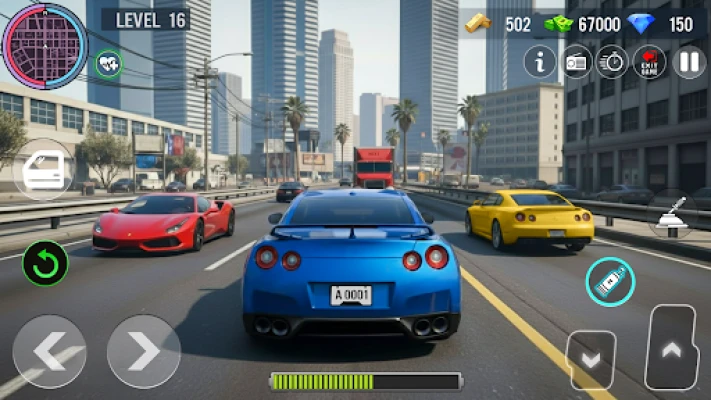Tap the brake pedal
The image size is (711, 400).
coord(591,359)
